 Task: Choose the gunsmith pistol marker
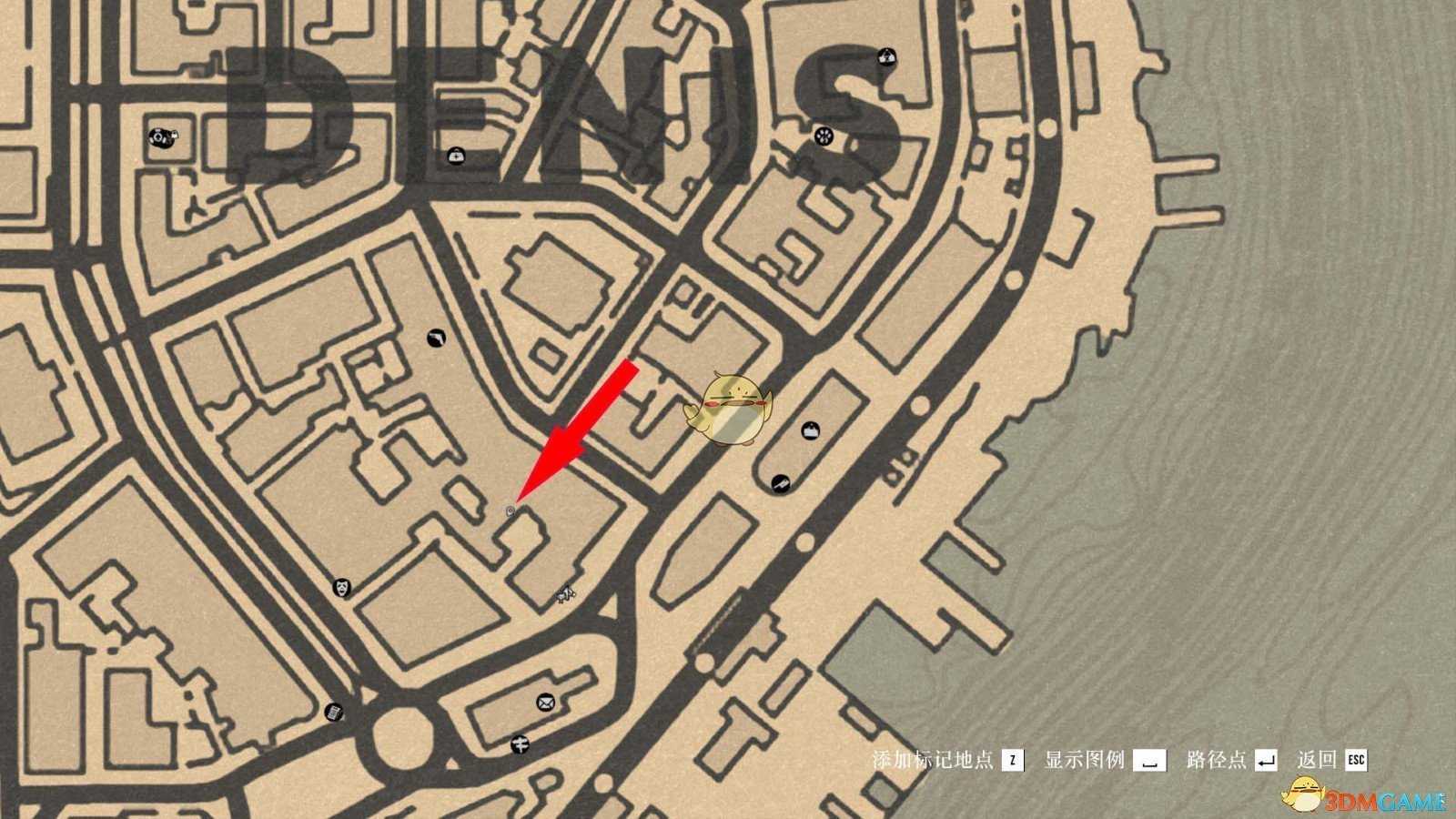click(780, 482)
